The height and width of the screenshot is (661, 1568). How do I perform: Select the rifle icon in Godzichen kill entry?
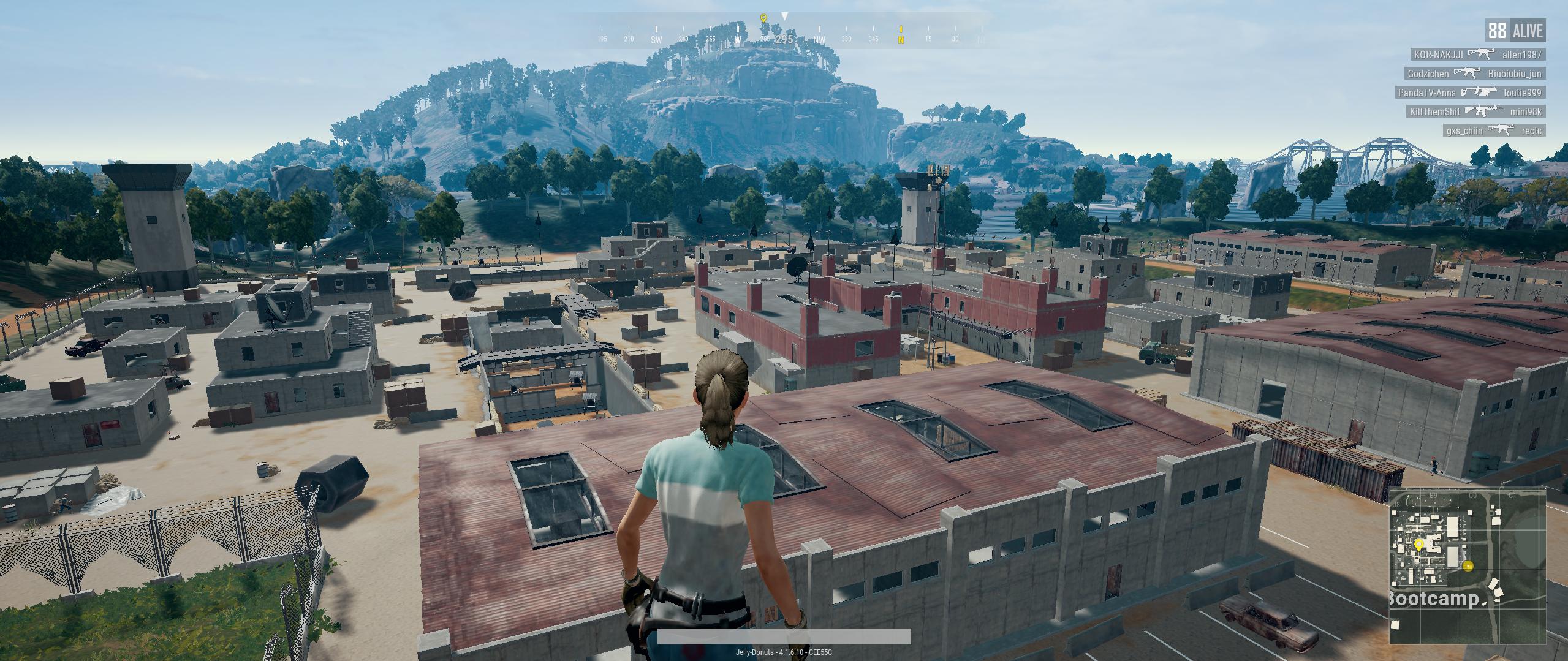coord(1468,73)
